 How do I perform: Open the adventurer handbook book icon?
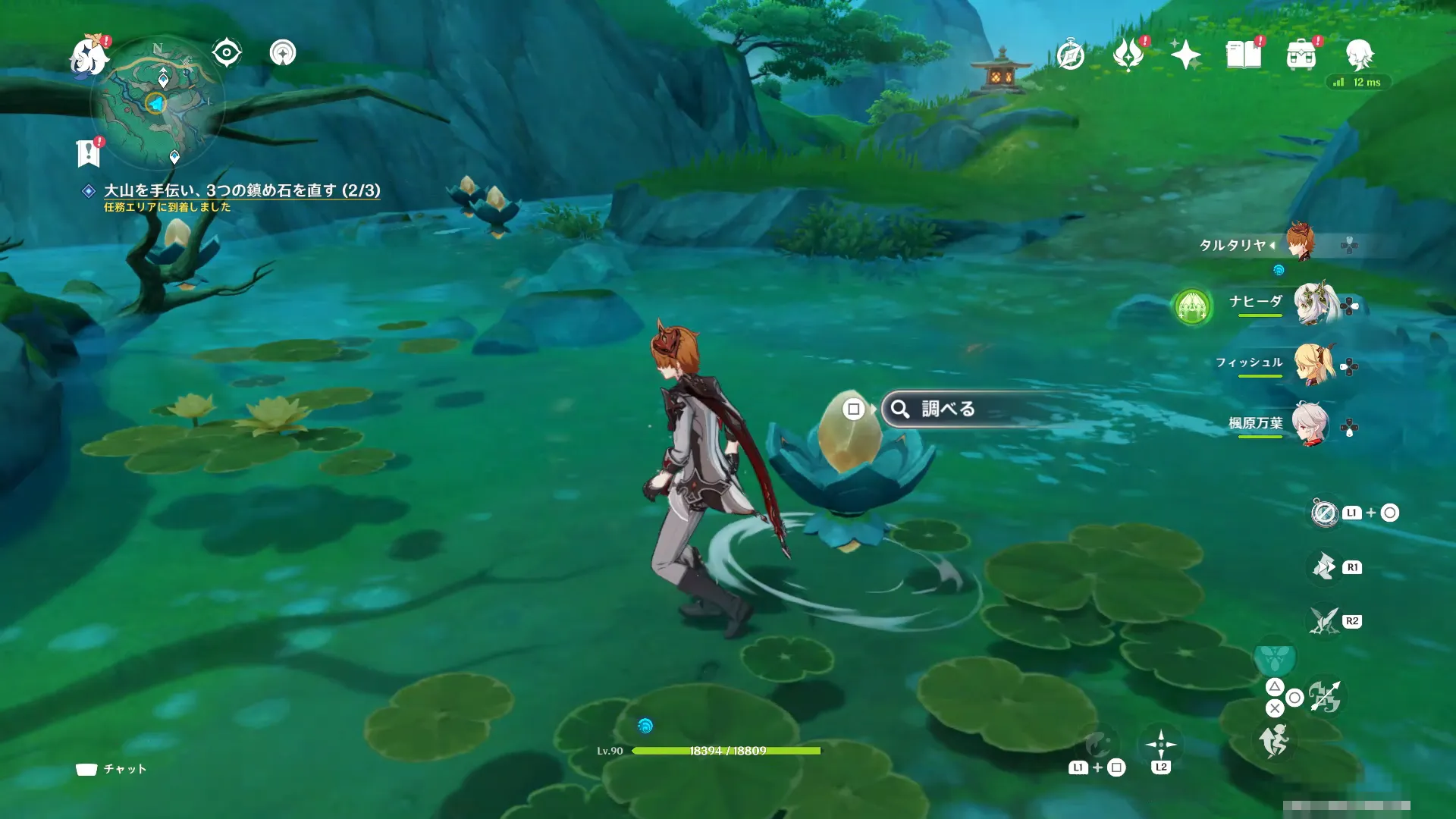1244,55
